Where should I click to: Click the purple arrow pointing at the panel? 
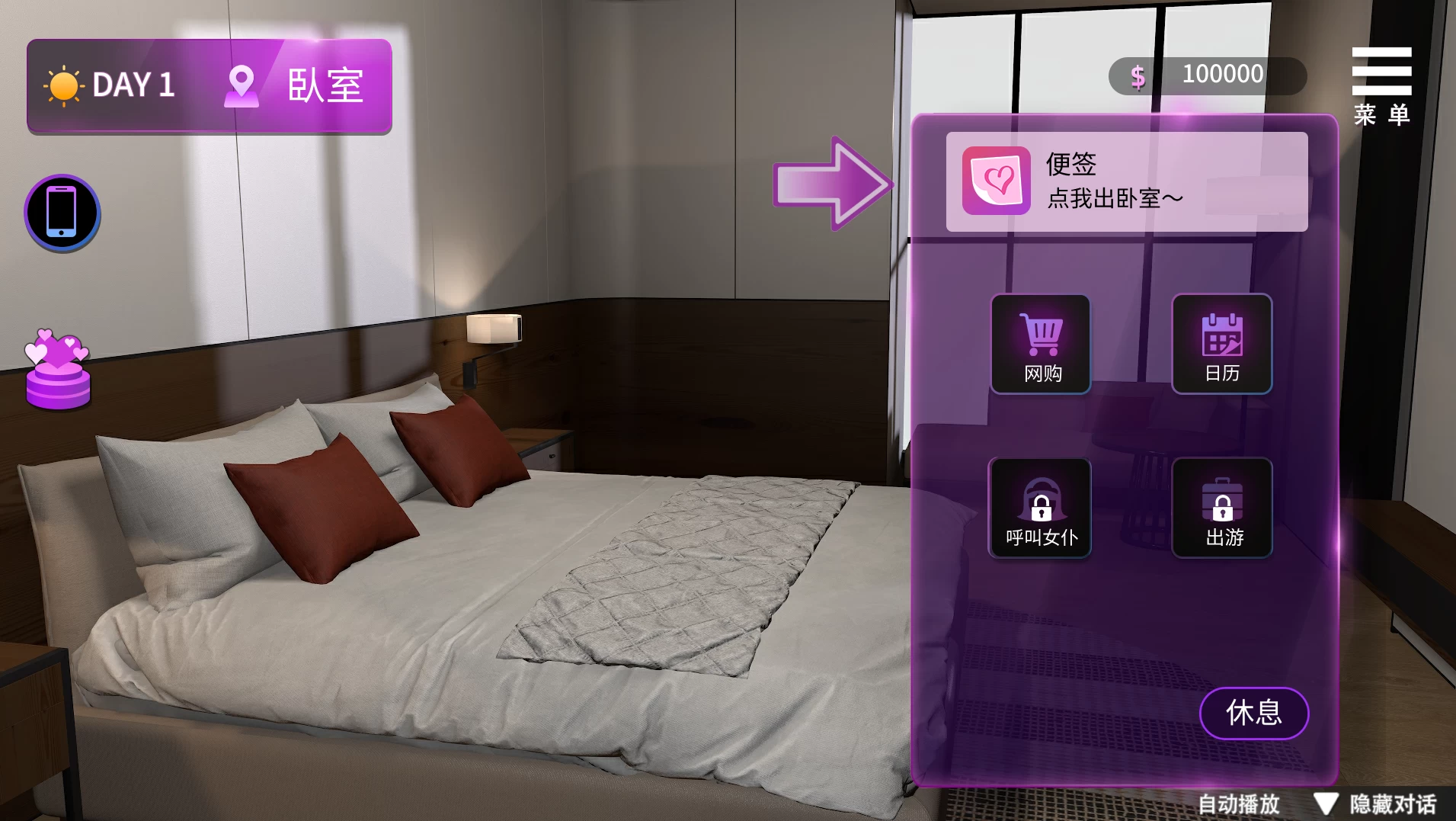pos(830,183)
